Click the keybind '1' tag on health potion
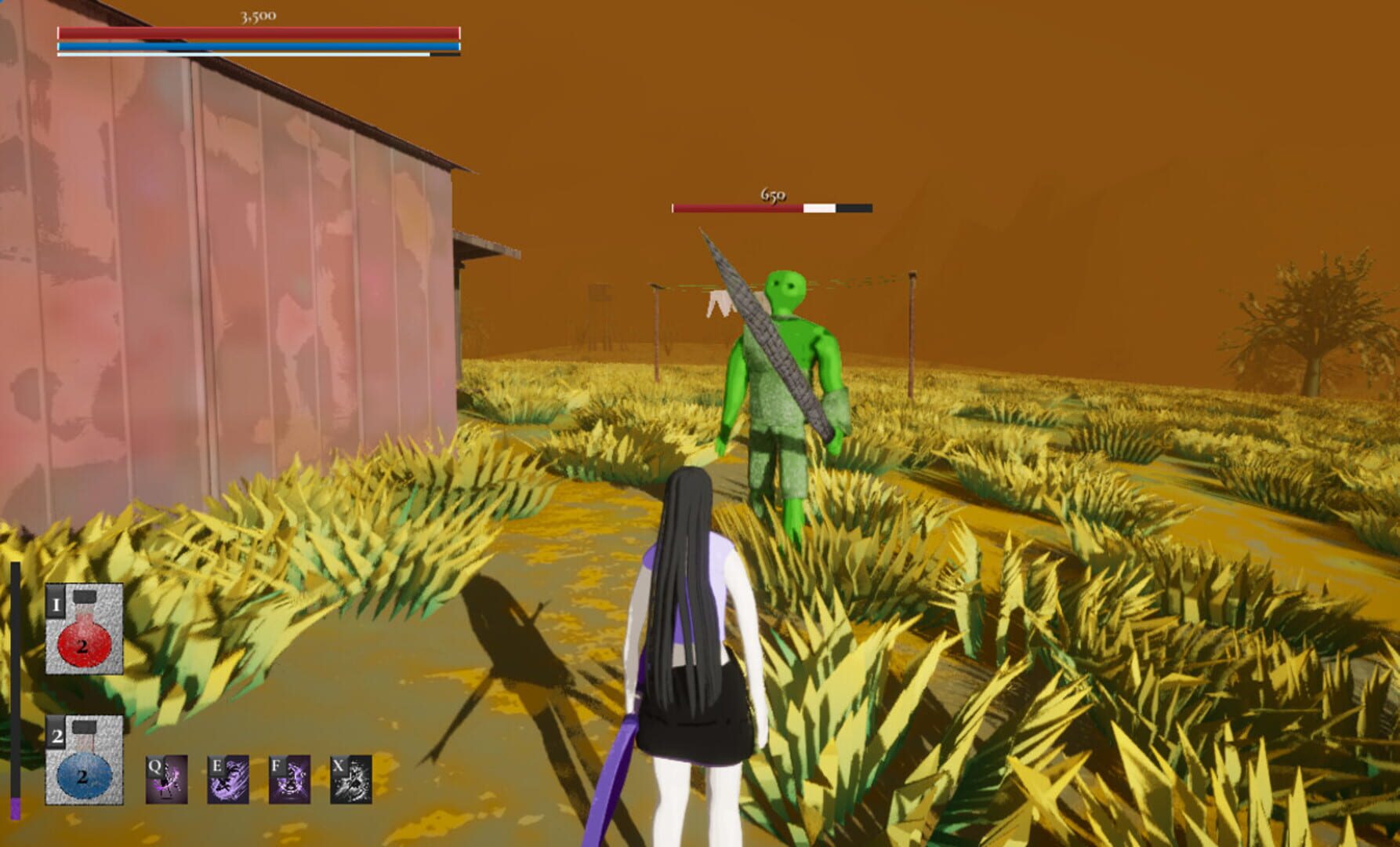The image size is (1400, 847). [x=57, y=604]
